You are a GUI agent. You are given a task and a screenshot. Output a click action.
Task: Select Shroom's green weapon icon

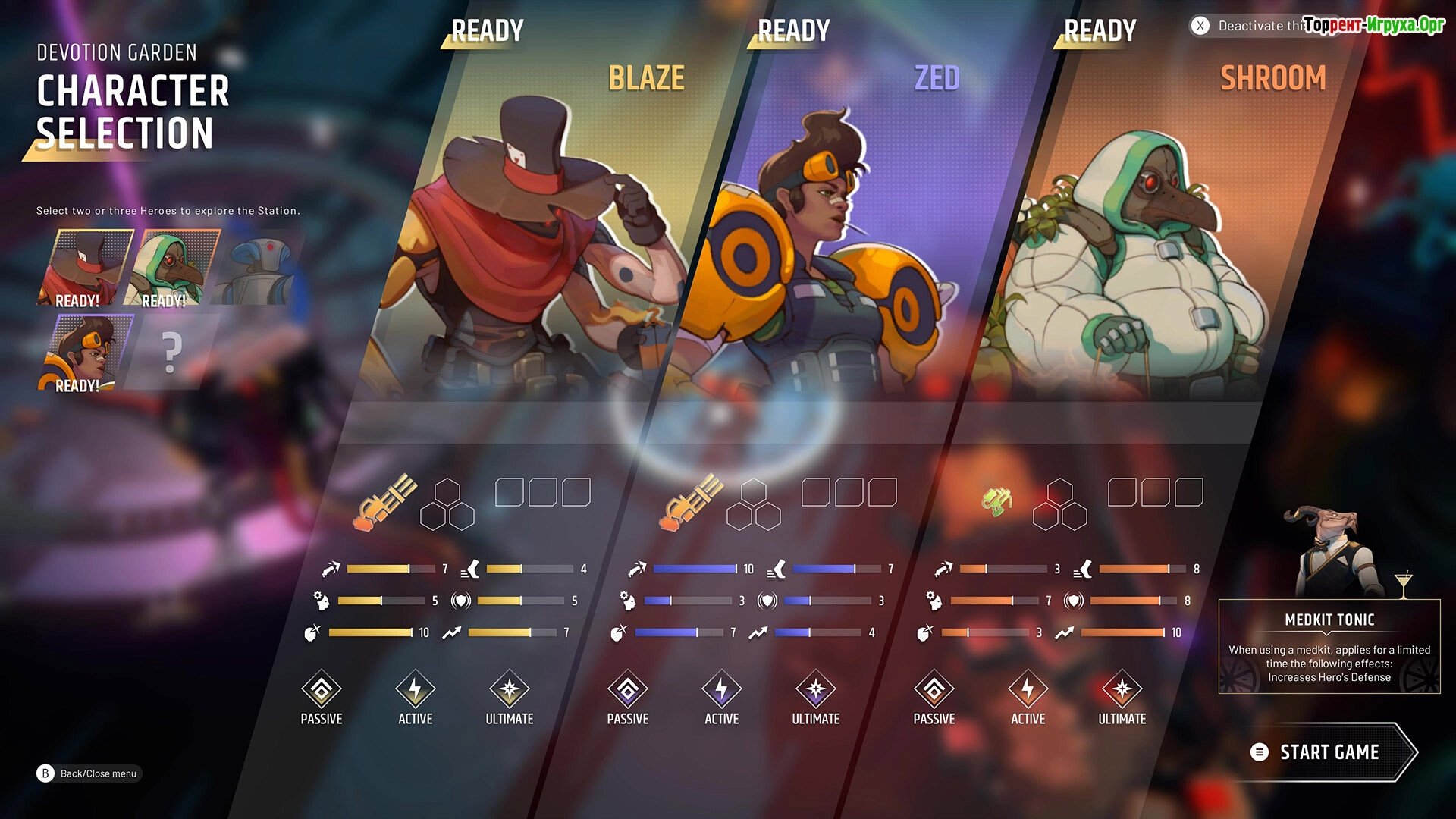[996, 501]
